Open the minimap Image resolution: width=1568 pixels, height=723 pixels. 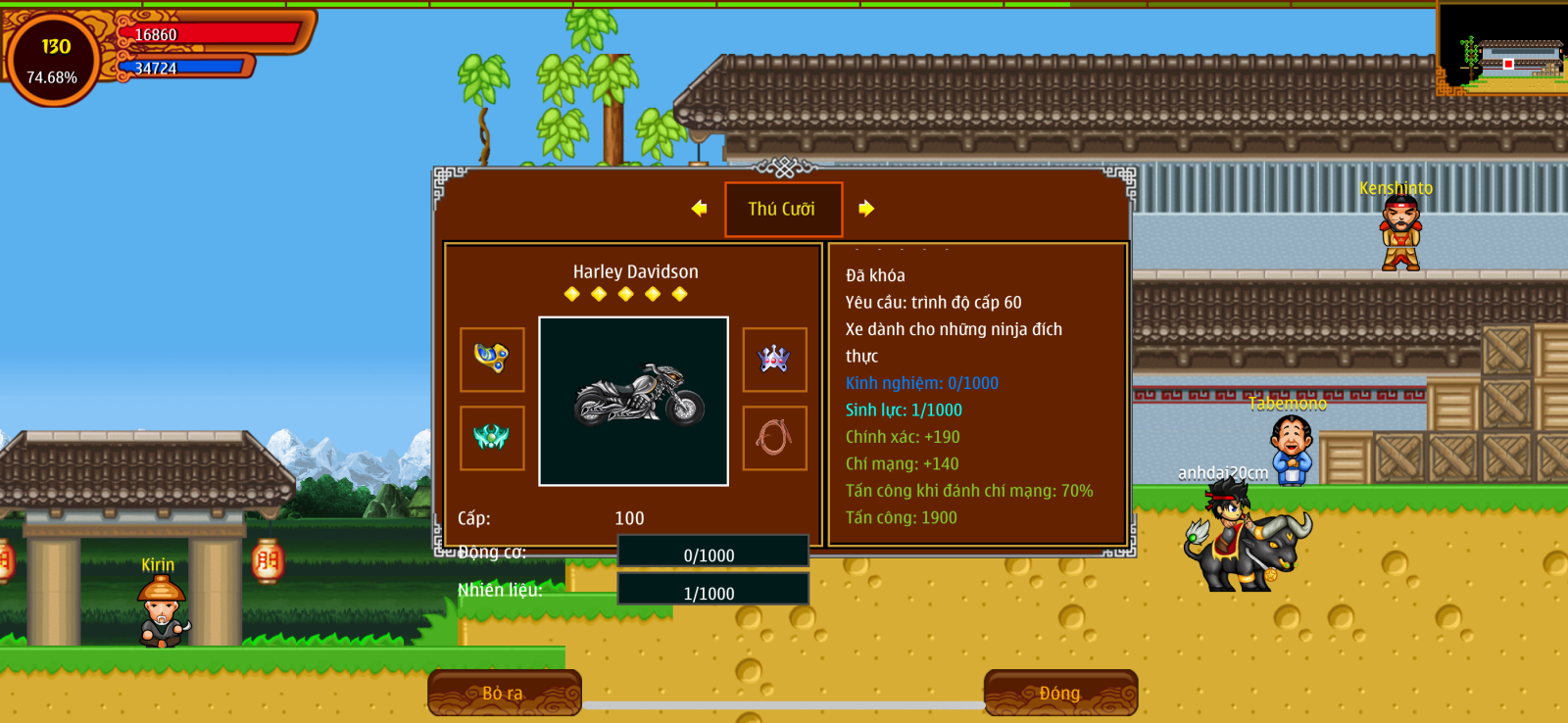(x=1501, y=47)
